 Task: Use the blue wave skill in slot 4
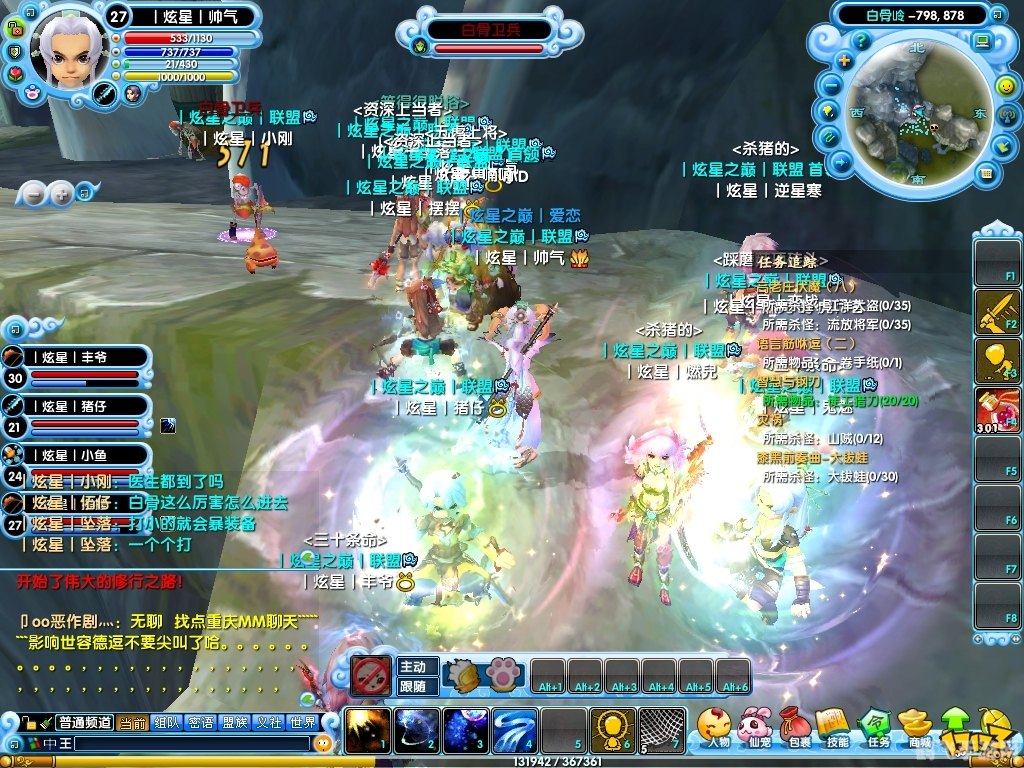tap(514, 730)
